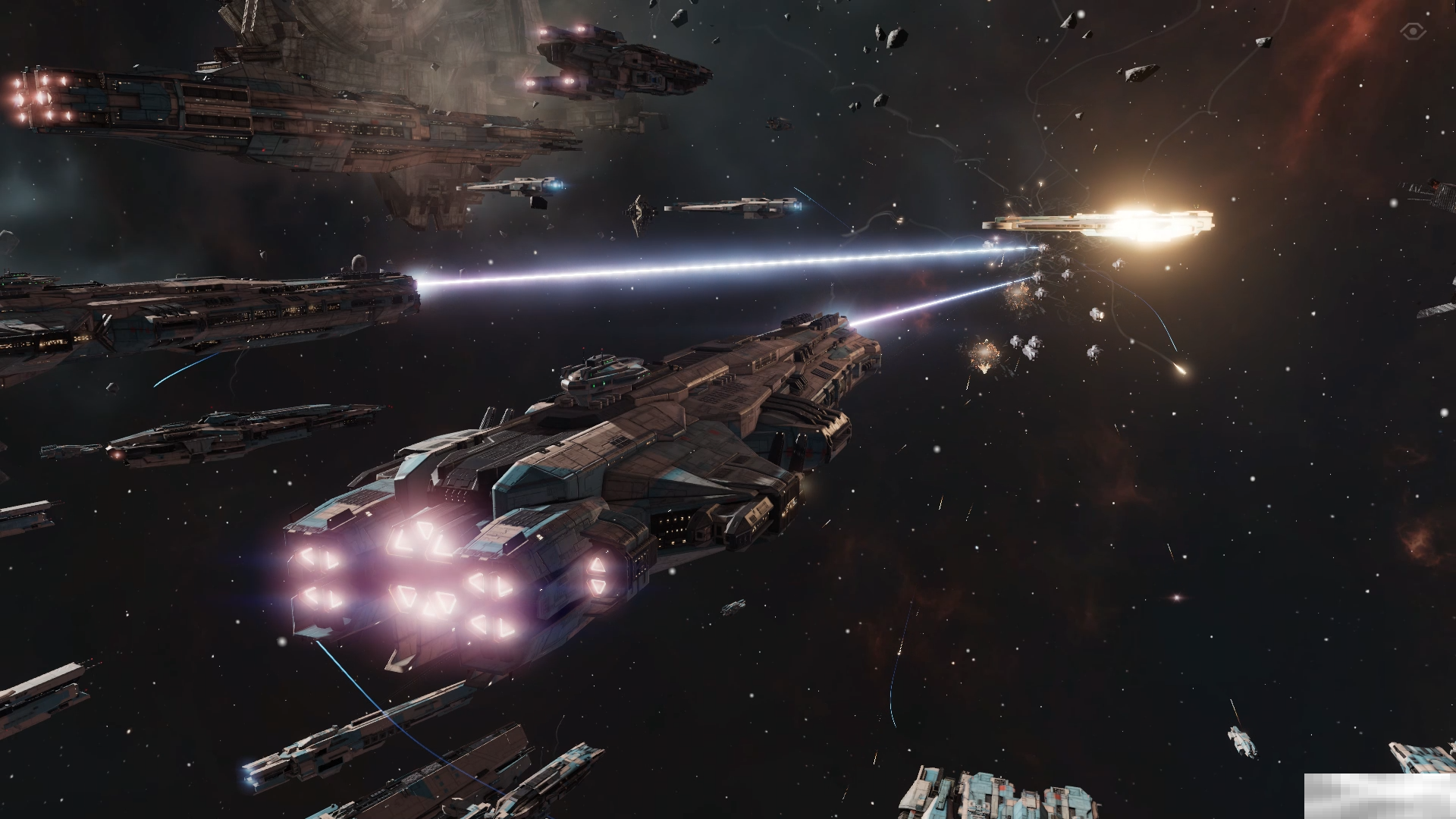
Task: Toggle the eye-shaped HUD visibility icon
Action: [1413, 31]
